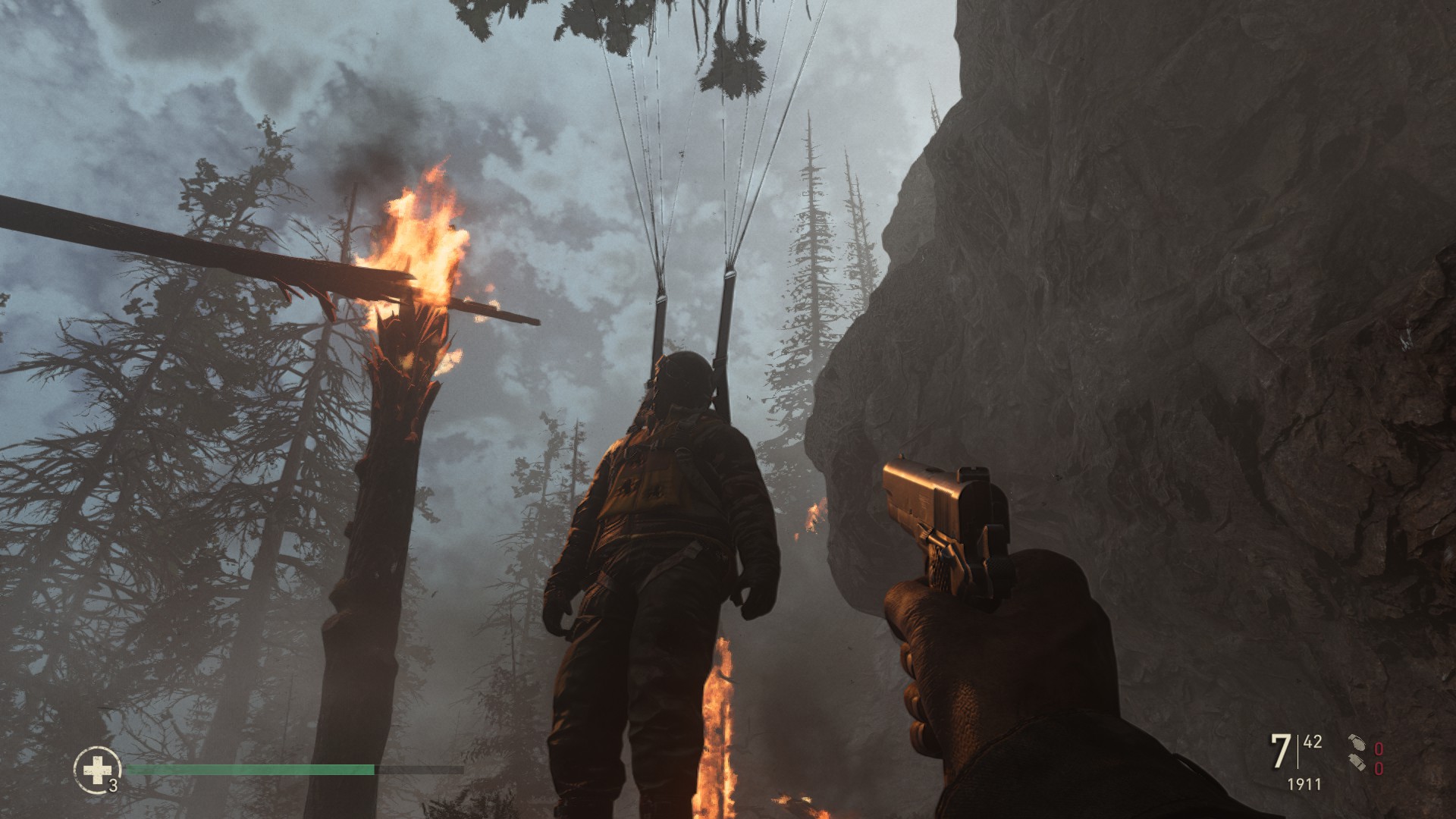
Task: Select the frag grenade icon
Action: (1358, 743)
